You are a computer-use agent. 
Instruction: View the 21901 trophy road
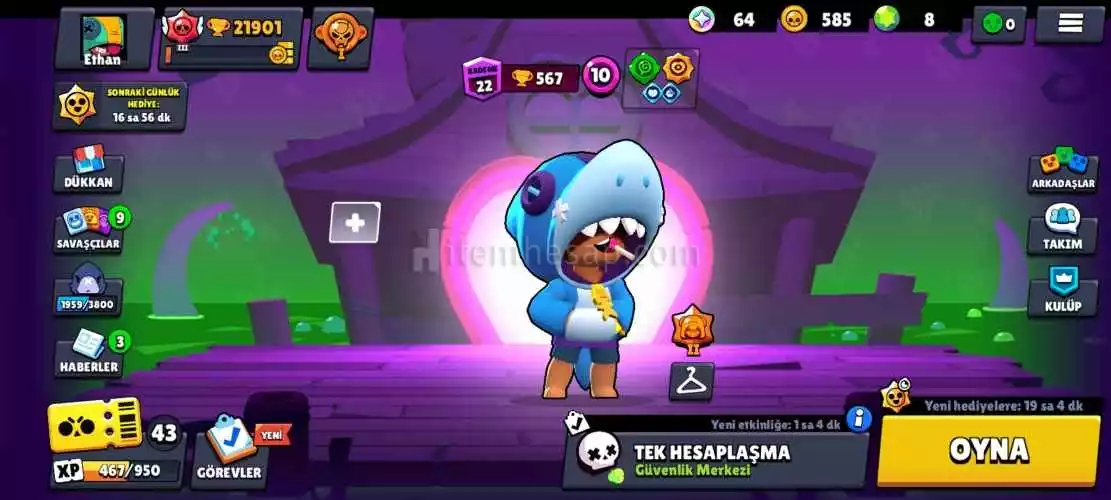(232, 38)
